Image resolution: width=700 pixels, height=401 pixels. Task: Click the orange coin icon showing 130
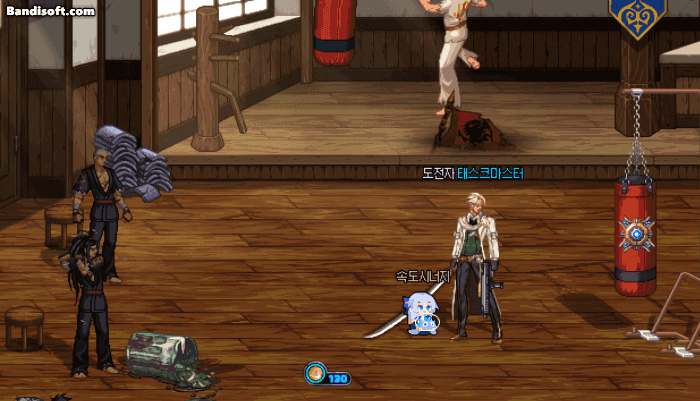point(316,375)
